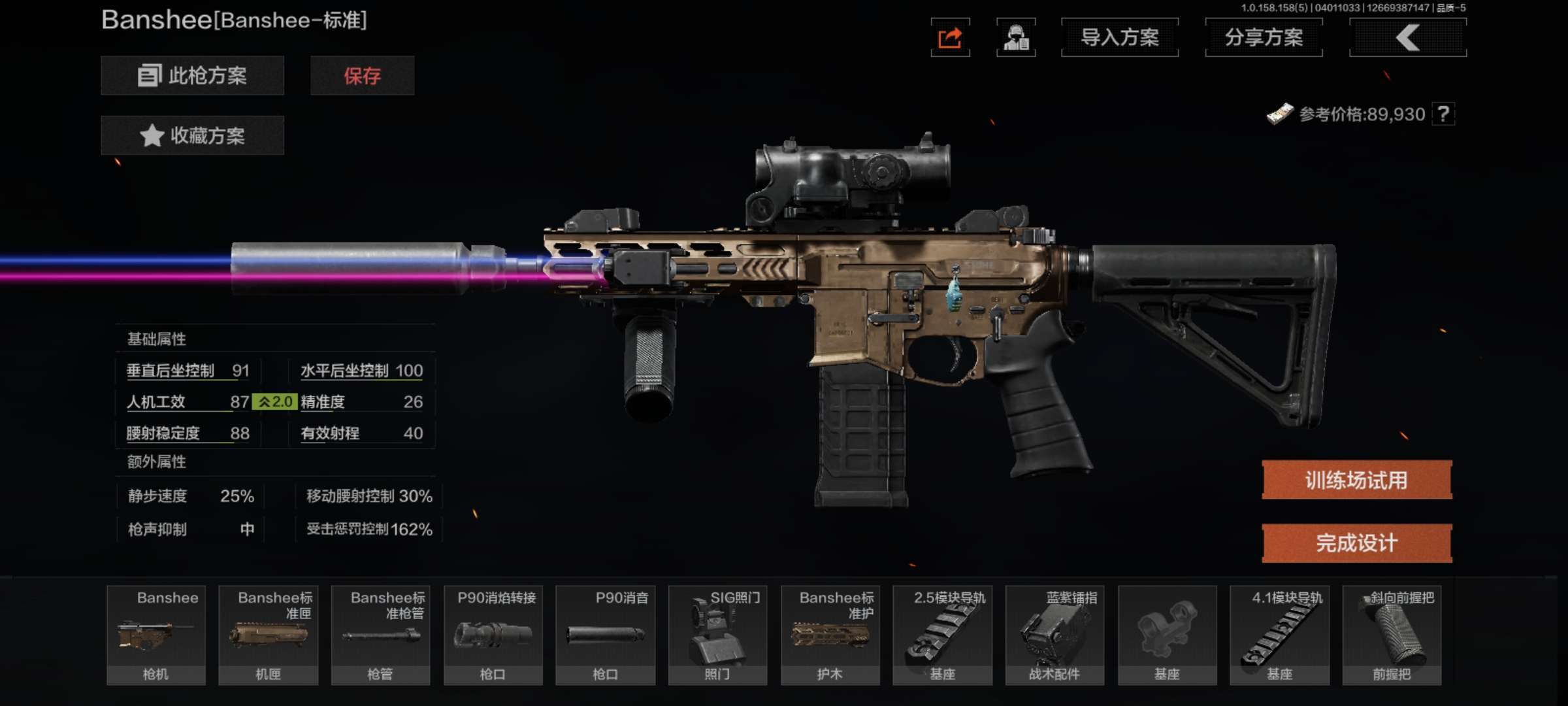The width and height of the screenshot is (1568, 706).
Task: Open the operator character icon
Action: 1016,38
